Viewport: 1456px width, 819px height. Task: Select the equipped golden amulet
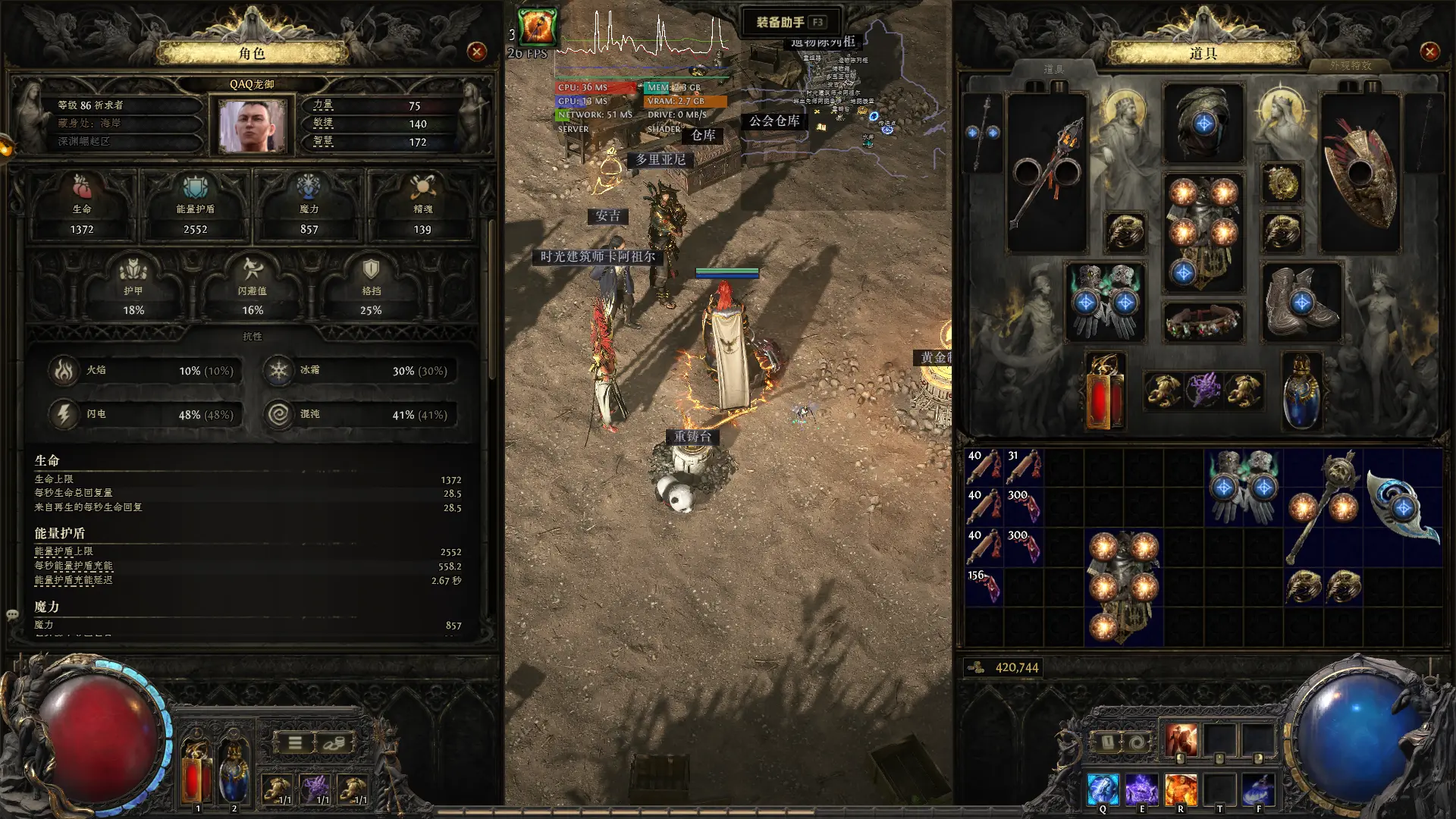(x=1282, y=183)
